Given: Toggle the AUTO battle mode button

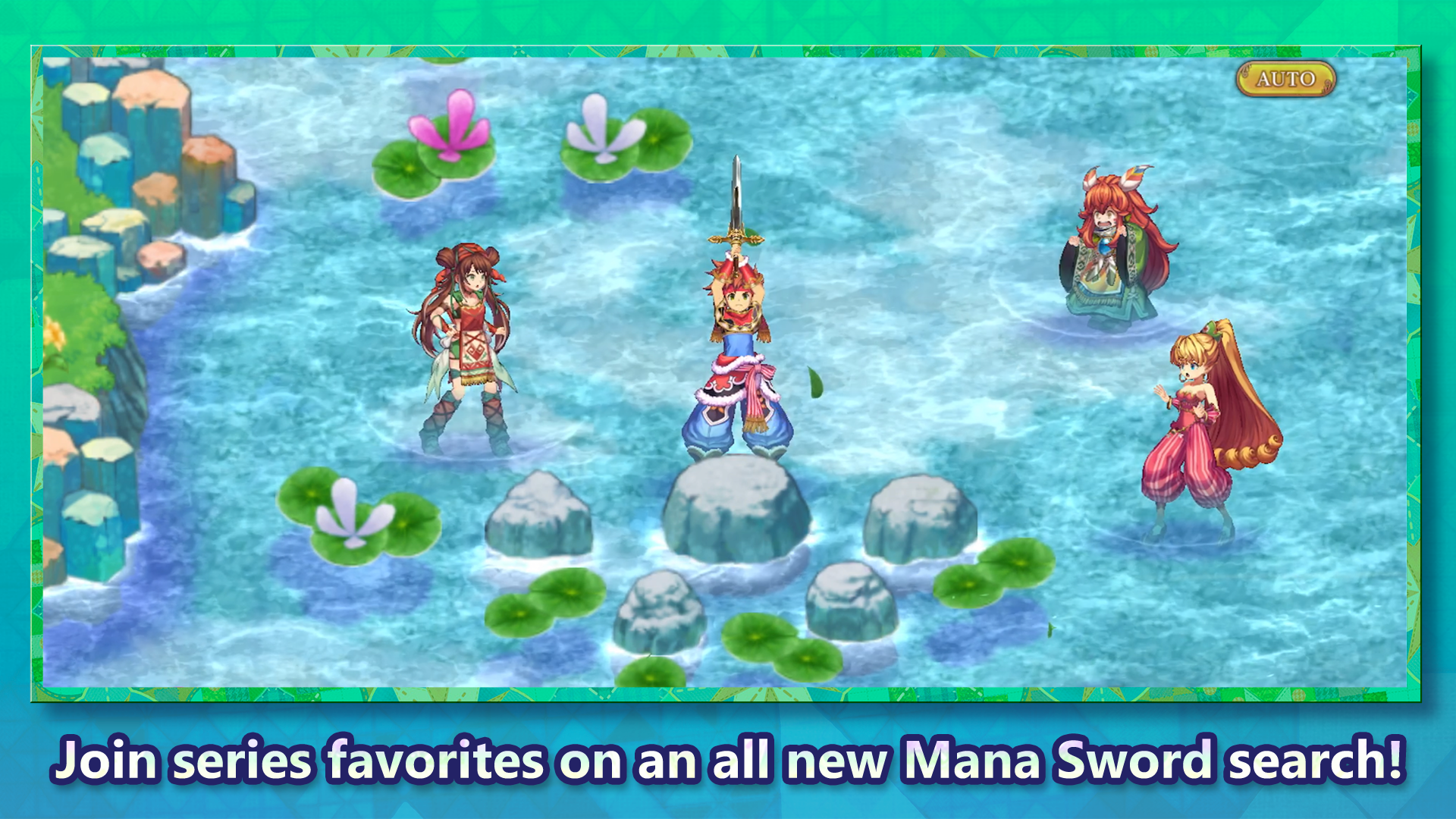Looking at the screenshot, I should [1285, 78].
